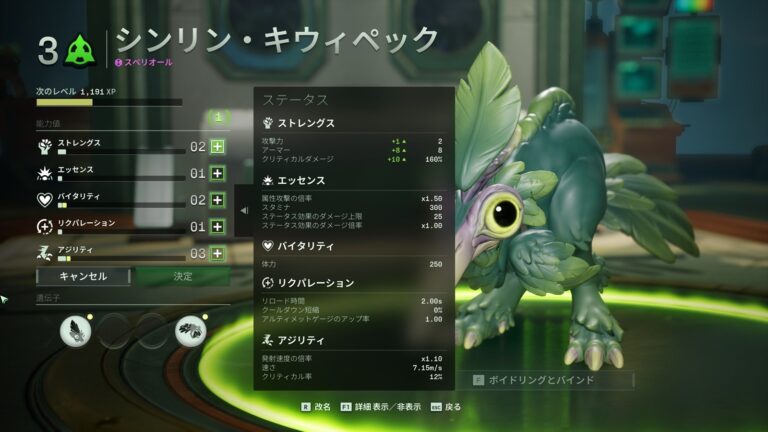Screen dimensions: 768x432
Task: Add a point to ストレングス (Strength)
Action: click(217, 146)
